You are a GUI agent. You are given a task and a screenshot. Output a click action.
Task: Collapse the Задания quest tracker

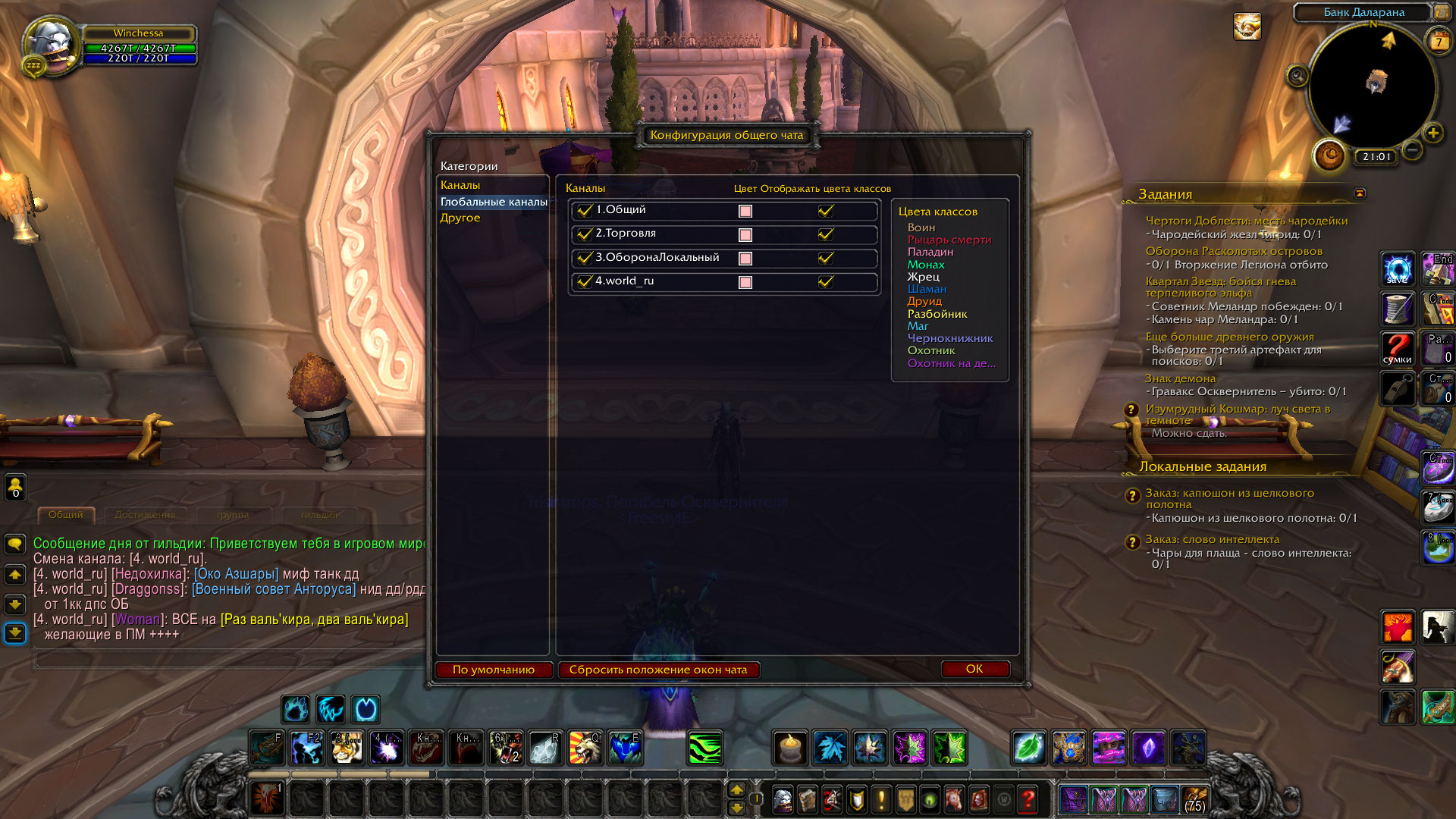coord(1360,193)
